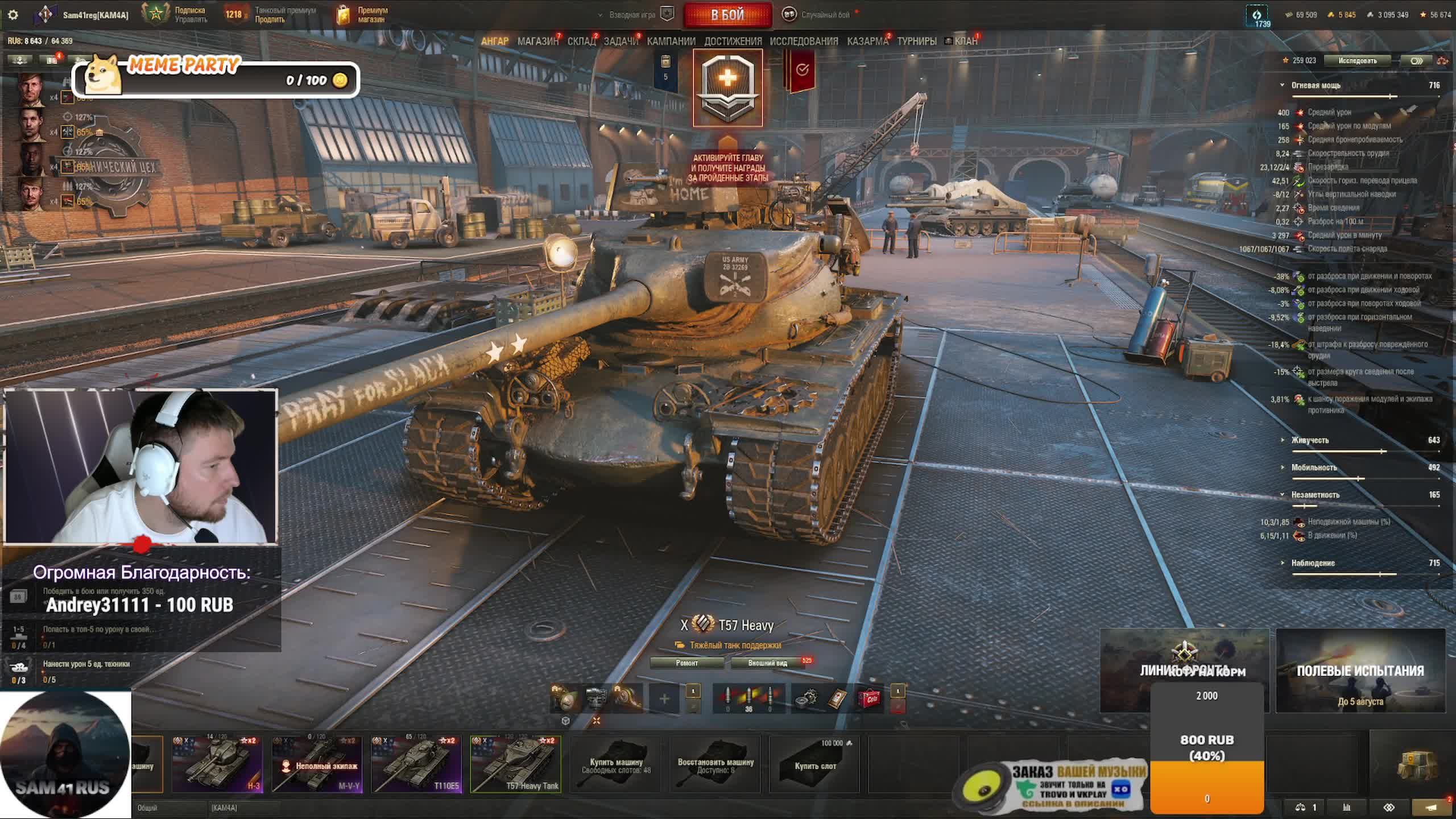Image resolution: width=1456 pixels, height=819 pixels.
Task: Start battle with the red В БОЙ button
Action: coord(727,15)
